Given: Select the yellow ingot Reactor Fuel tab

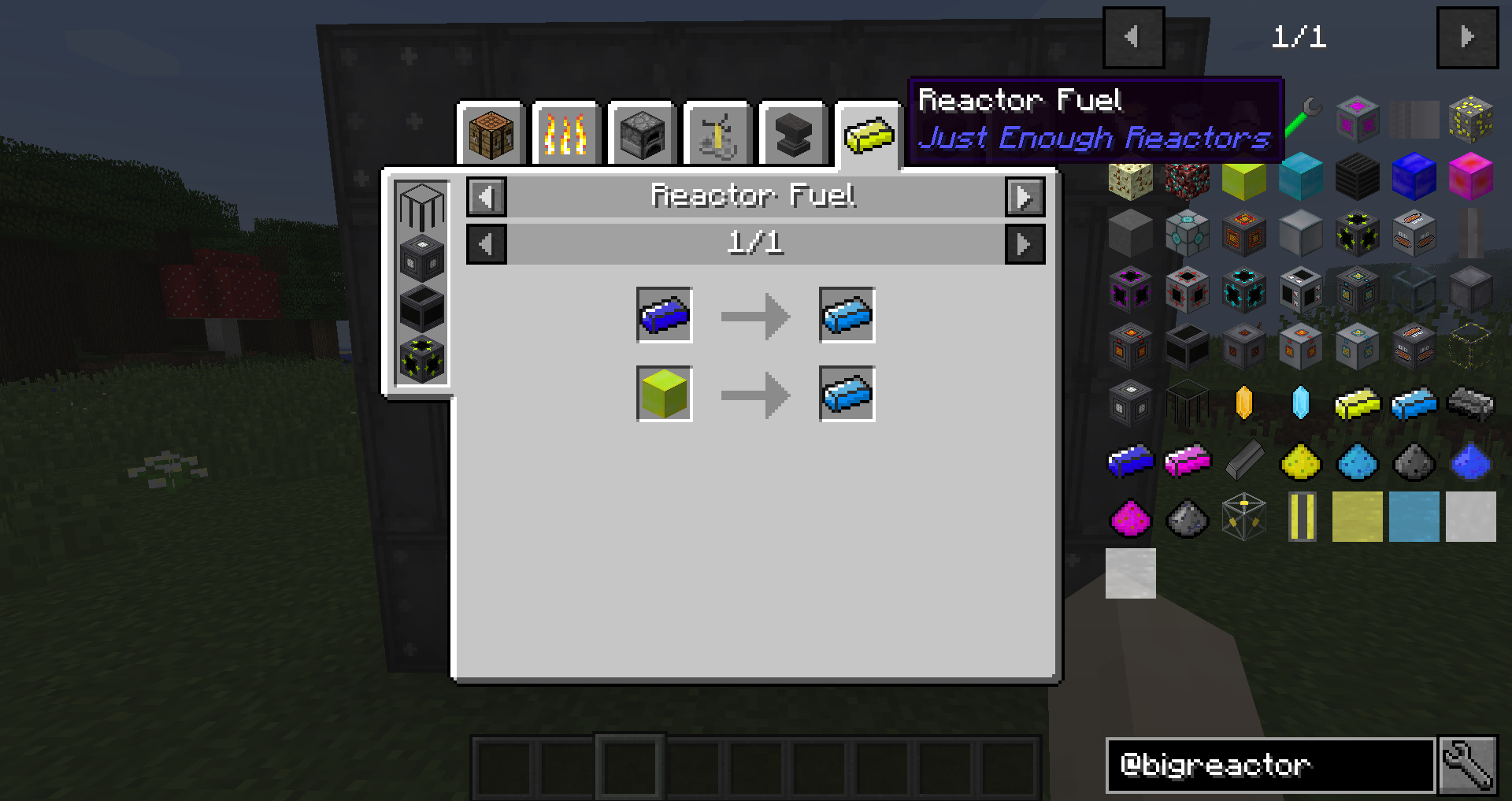Looking at the screenshot, I should pyautogui.click(x=868, y=135).
